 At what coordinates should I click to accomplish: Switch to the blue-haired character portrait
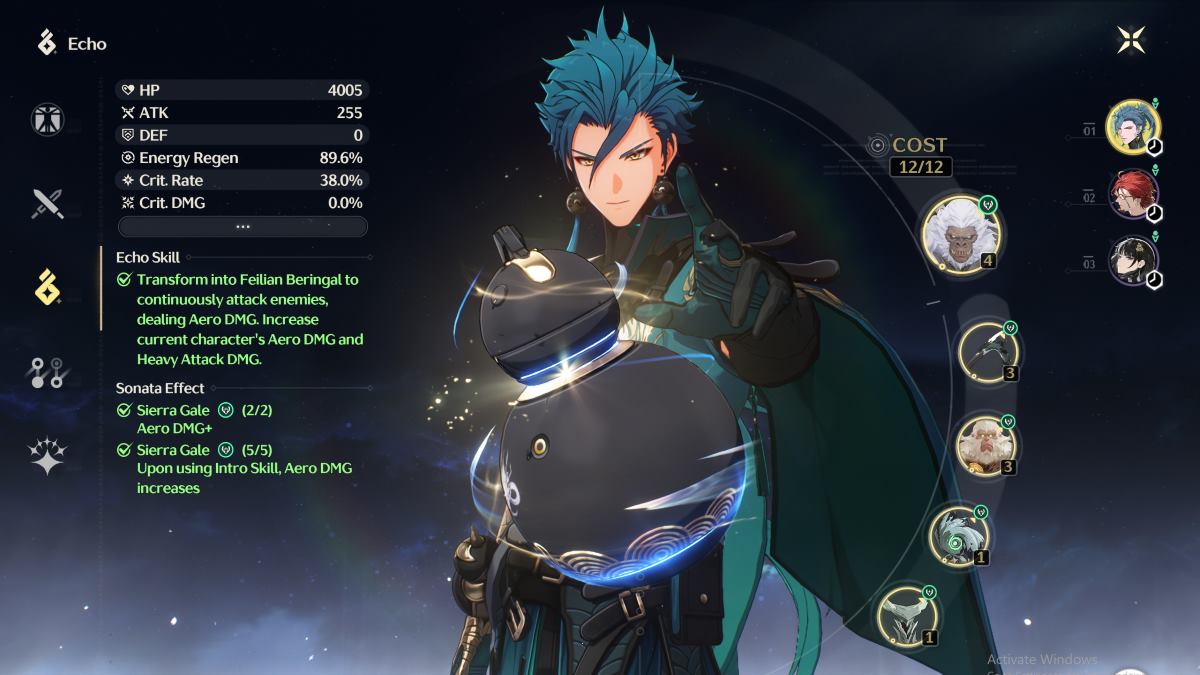click(x=1133, y=129)
